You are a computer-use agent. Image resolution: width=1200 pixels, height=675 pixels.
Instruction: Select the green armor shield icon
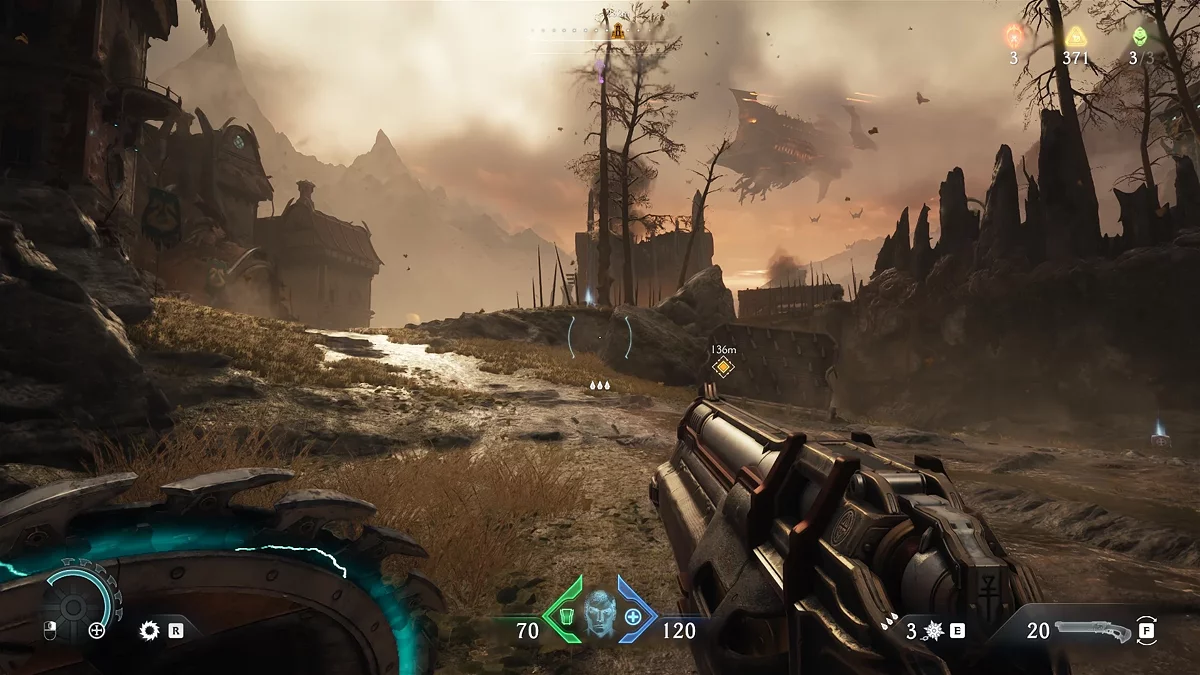pos(565,613)
